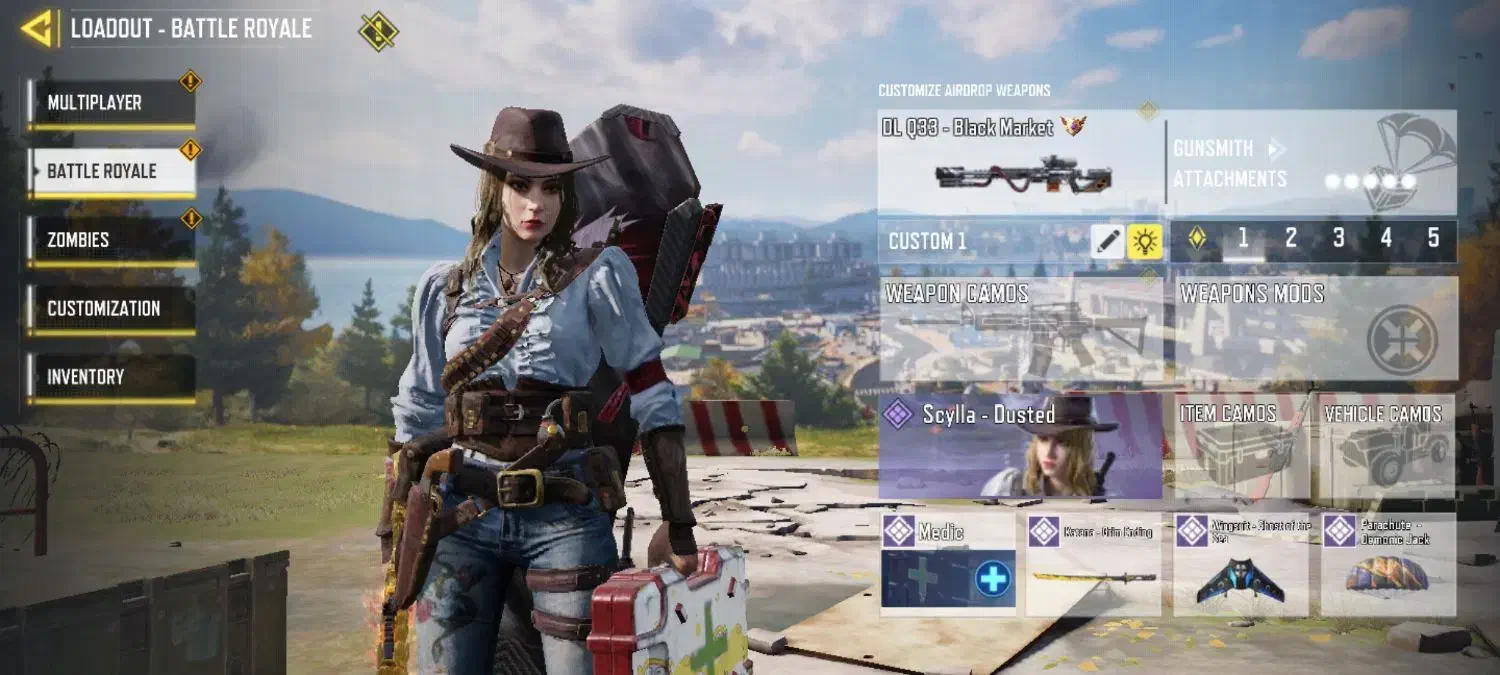Show the Inventory tab

[111, 377]
